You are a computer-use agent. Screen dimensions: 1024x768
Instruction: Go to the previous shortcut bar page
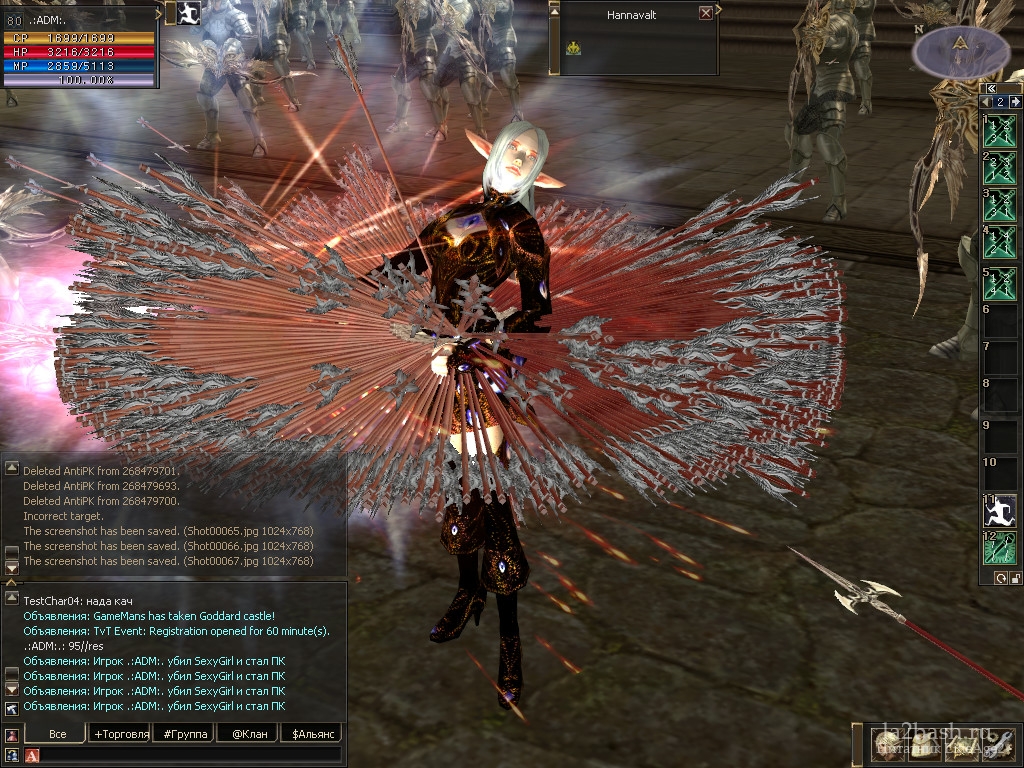pyautogui.click(x=985, y=102)
